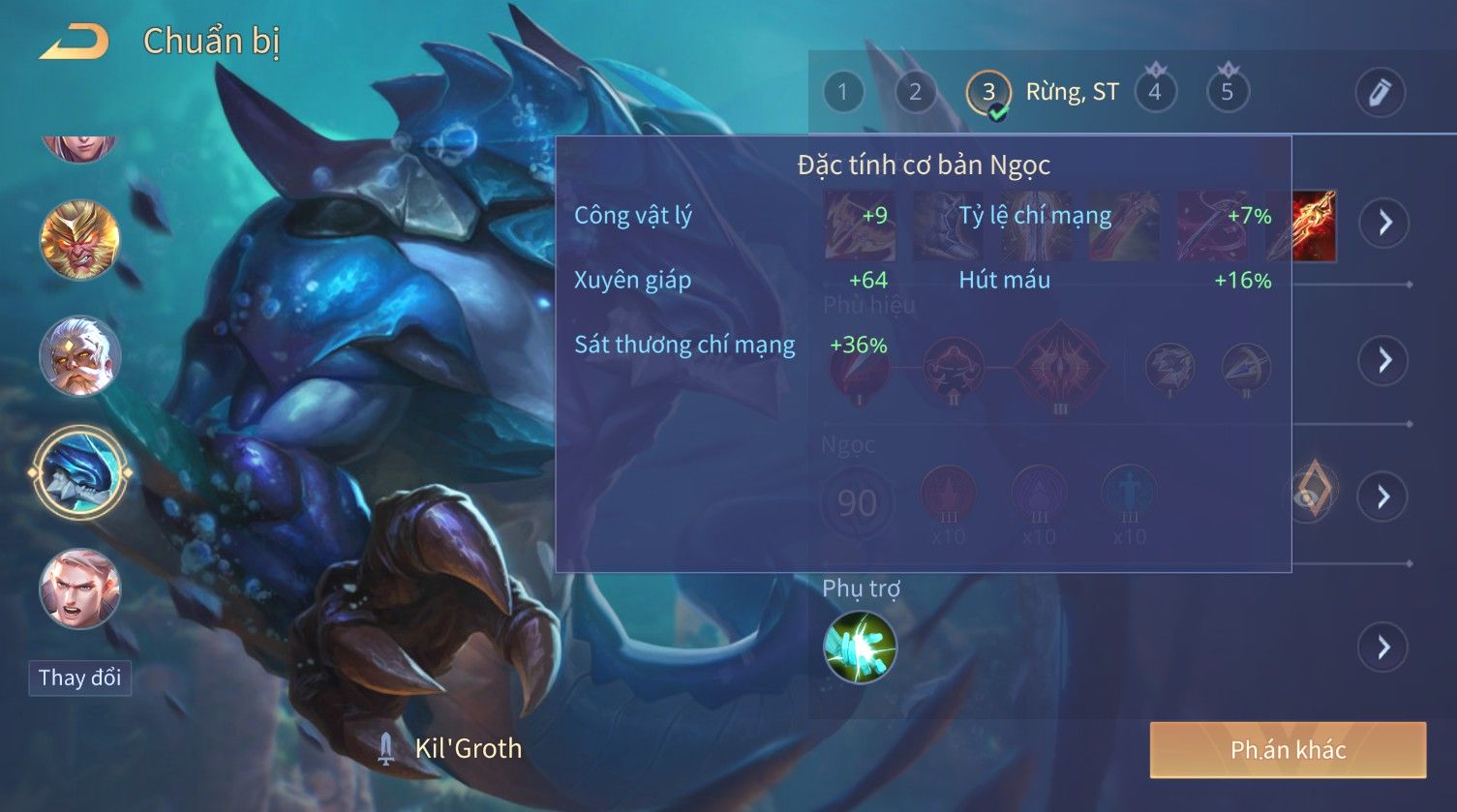This screenshot has width=1457, height=812.
Task: Open the Thay đổi hero change button
Action: 79,677
